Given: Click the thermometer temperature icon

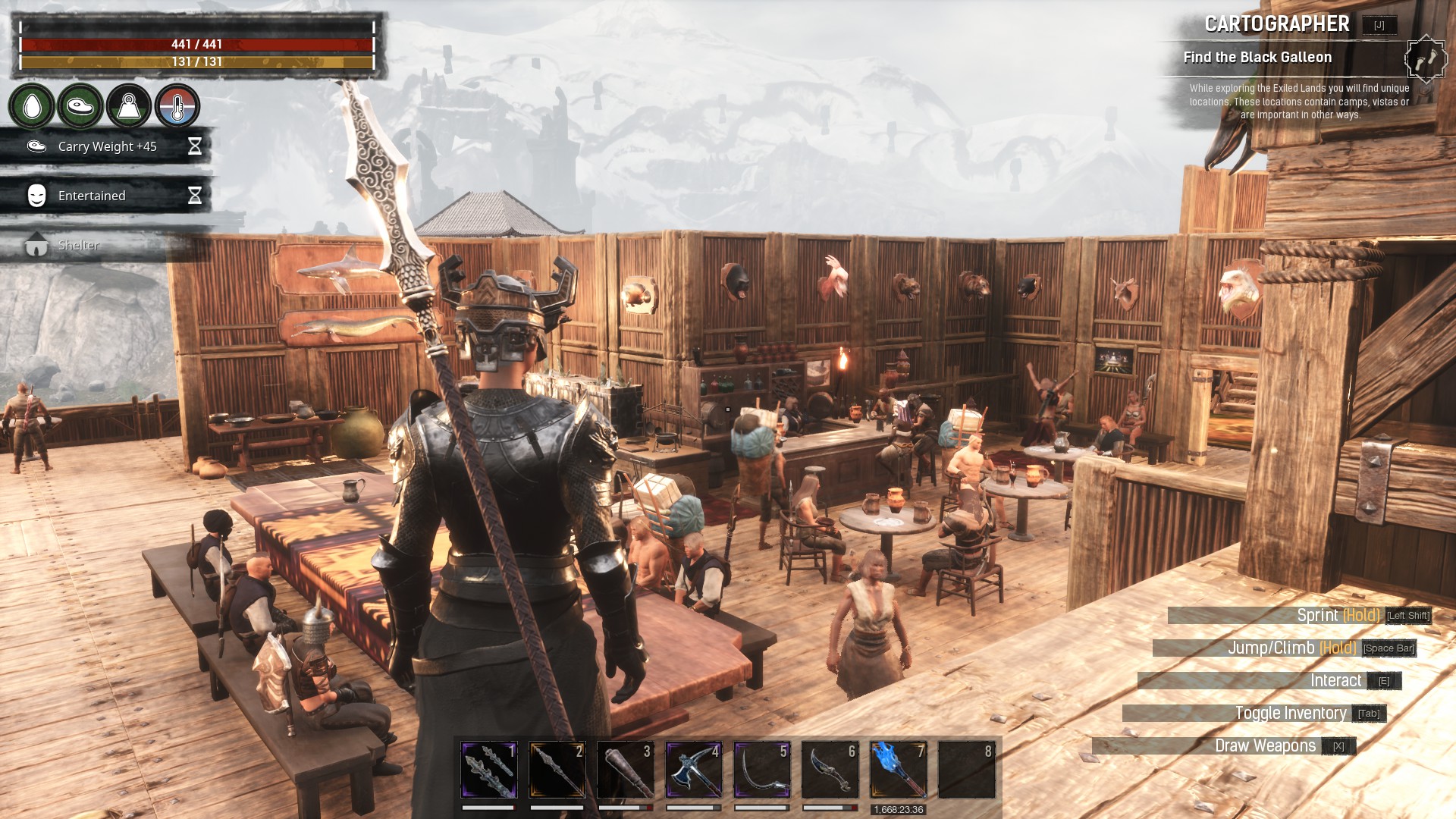Looking at the screenshot, I should point(177,106).
